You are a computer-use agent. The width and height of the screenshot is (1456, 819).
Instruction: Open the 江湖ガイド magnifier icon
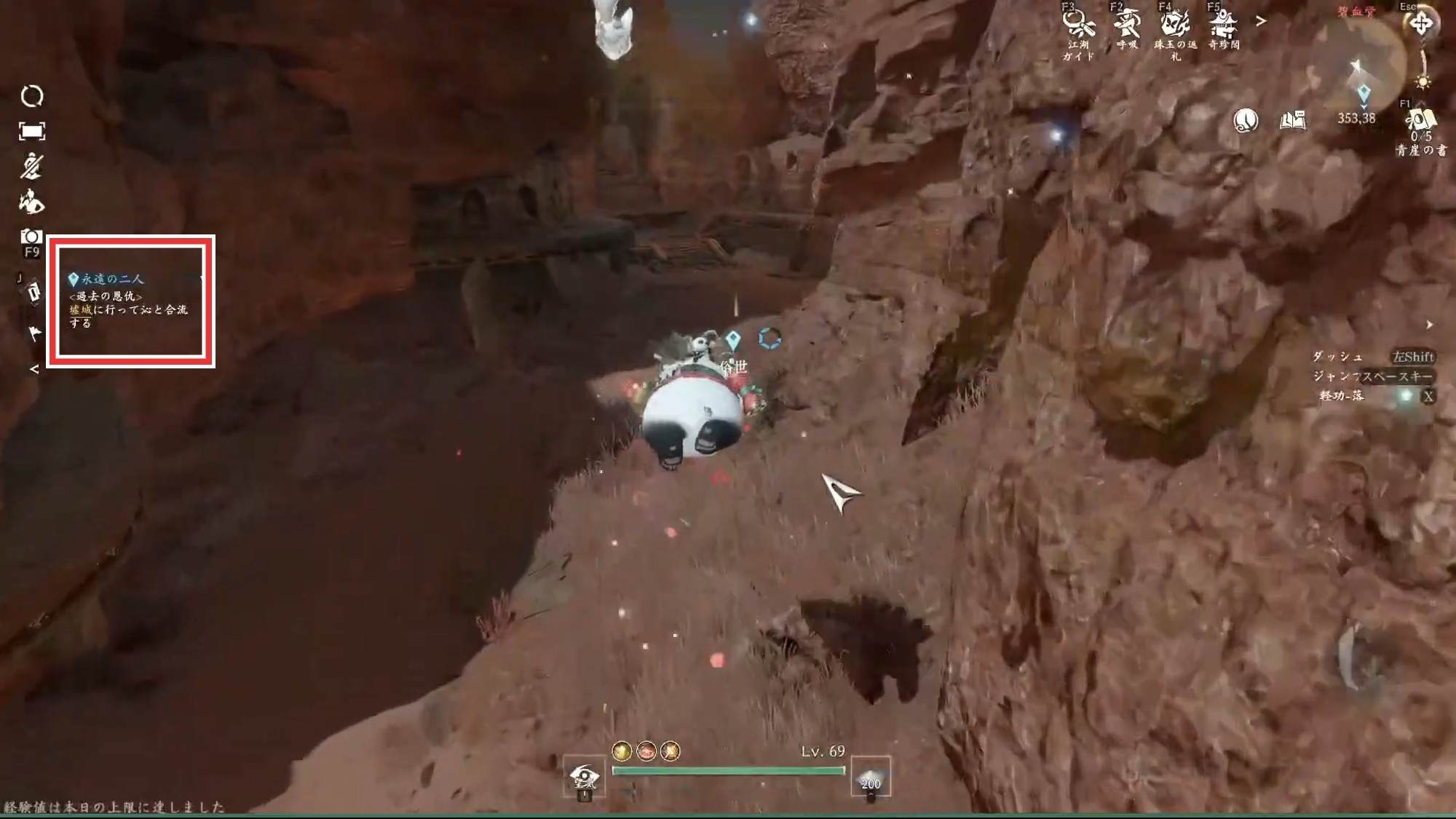coord(1078,24)
